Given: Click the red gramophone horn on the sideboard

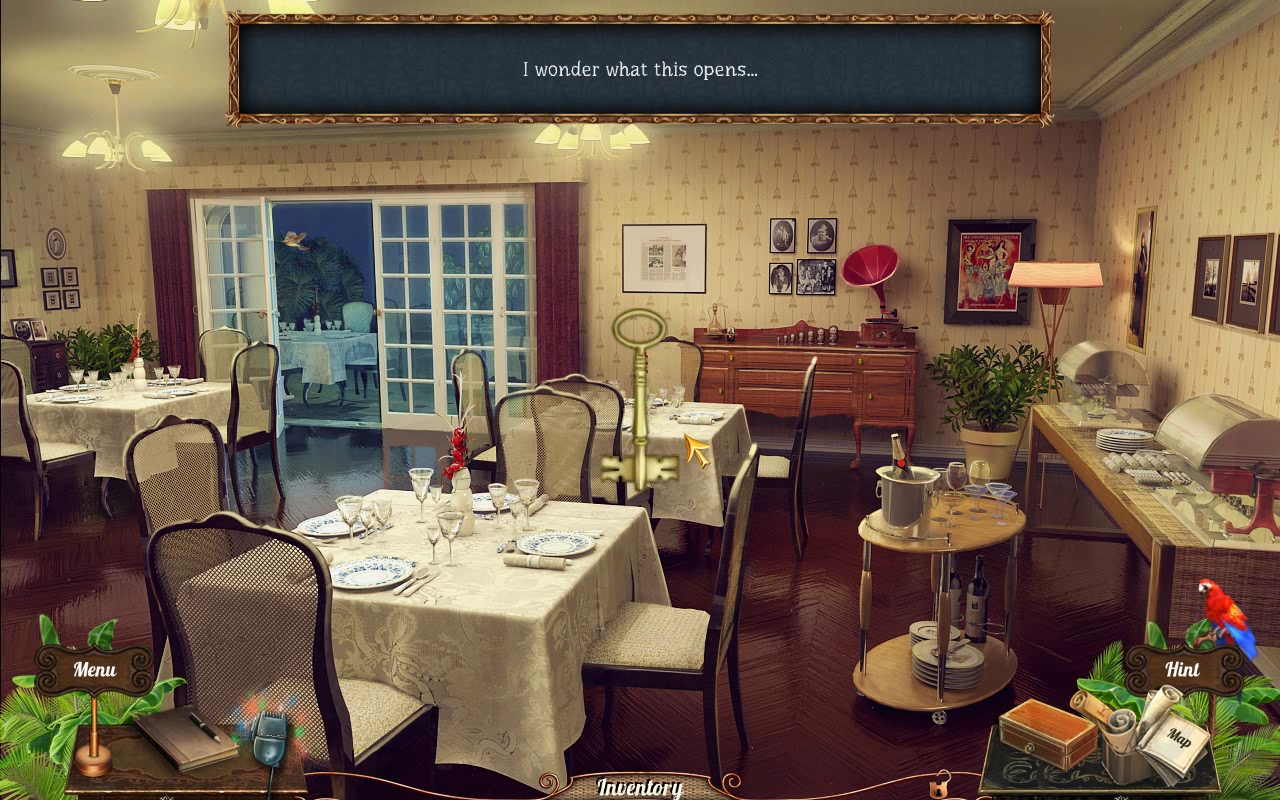Looking at the screenshot, I should pyautogui.click(x=872, y=265).
